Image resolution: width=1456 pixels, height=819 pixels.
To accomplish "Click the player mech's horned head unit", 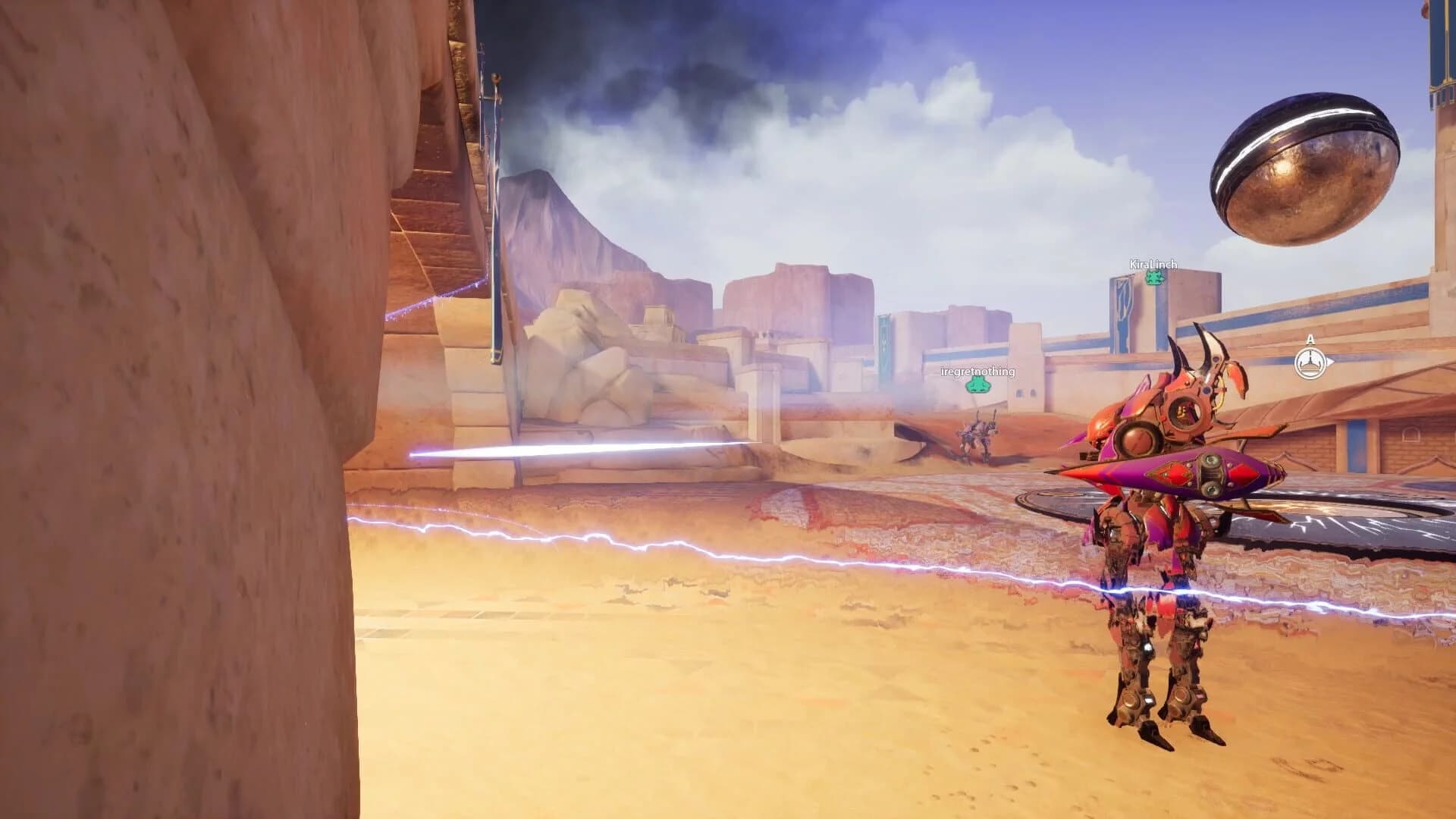I will click(x=1183, y=394).
